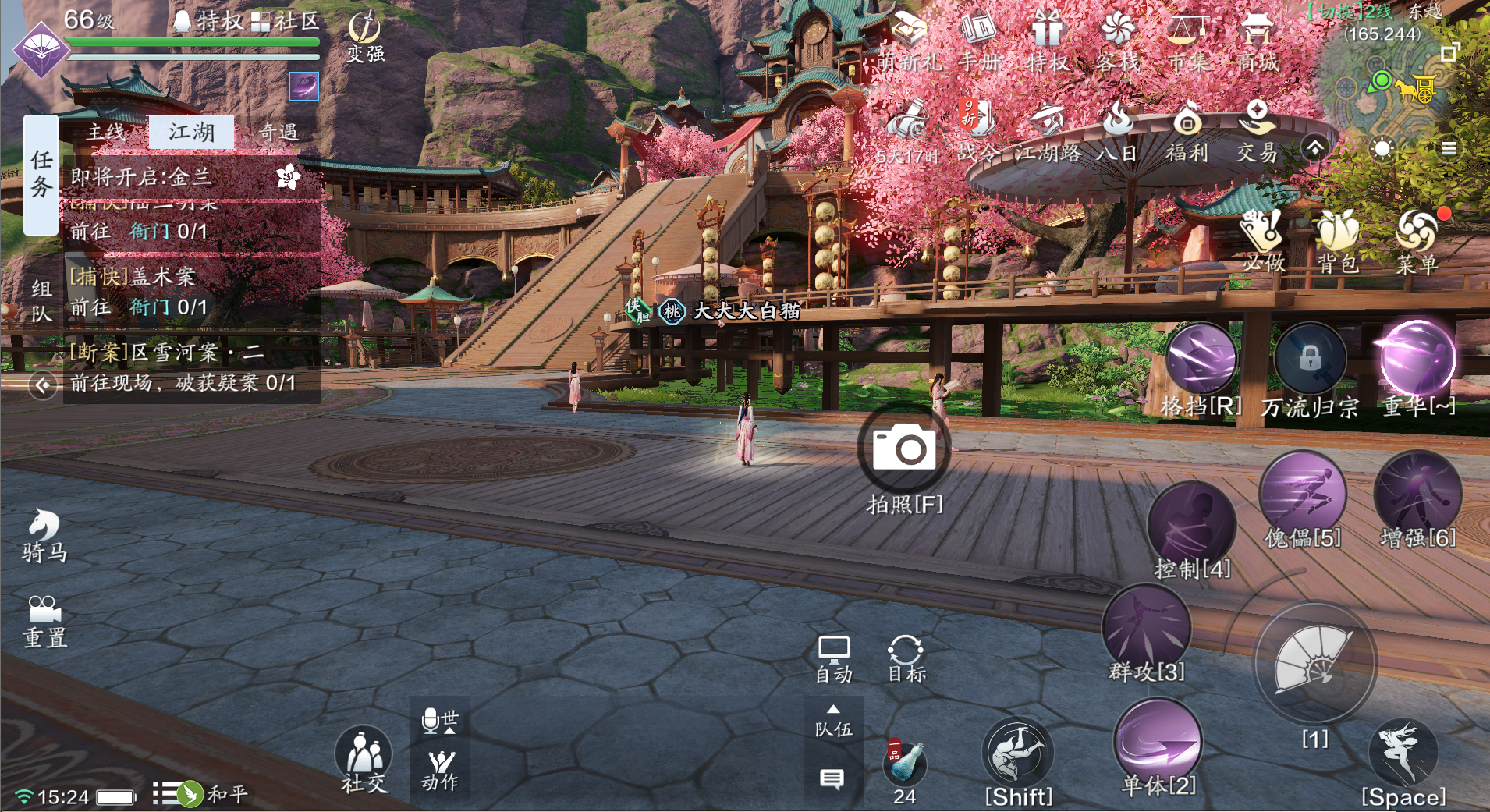Reset the camera with 重置
Image resolution: width=1490 pixels, height=812 pixels.
point(44,622)
